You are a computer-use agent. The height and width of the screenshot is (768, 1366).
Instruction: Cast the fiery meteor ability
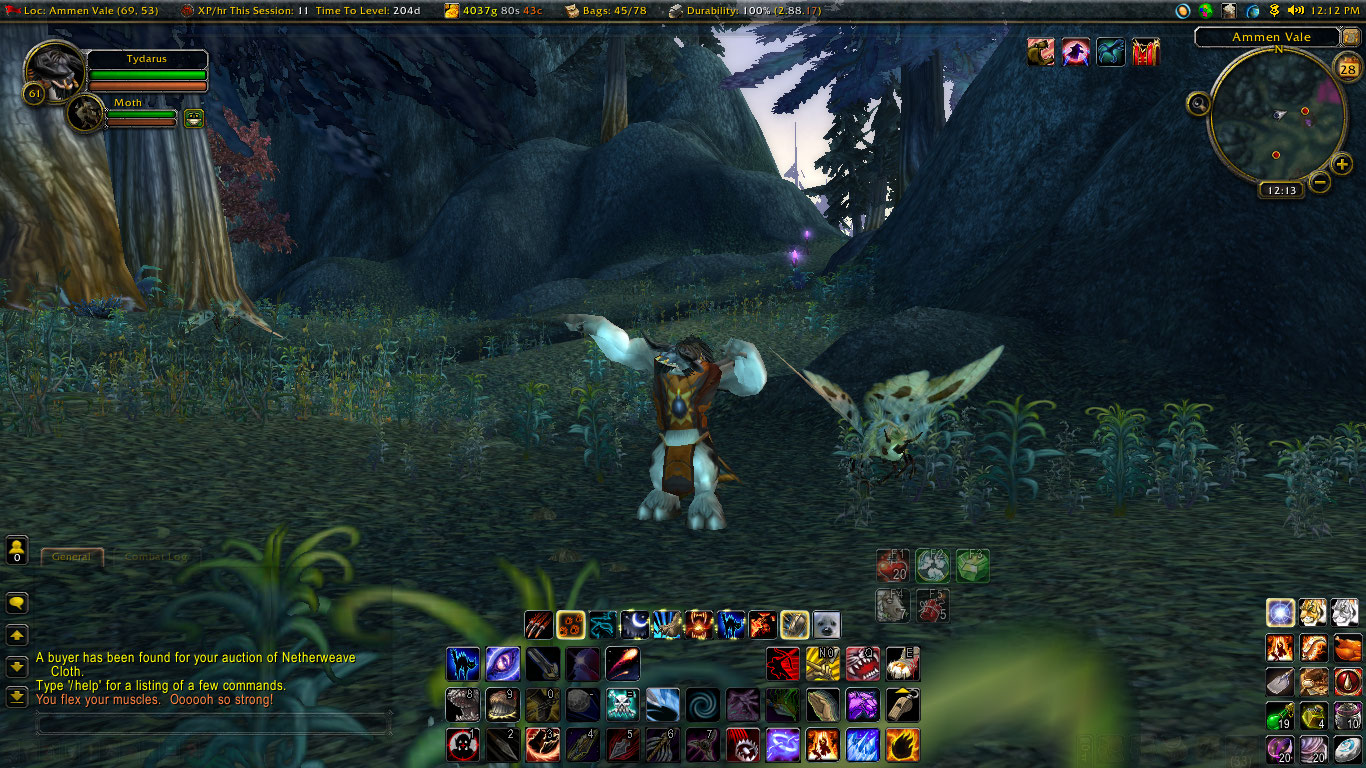pos(622,664)
